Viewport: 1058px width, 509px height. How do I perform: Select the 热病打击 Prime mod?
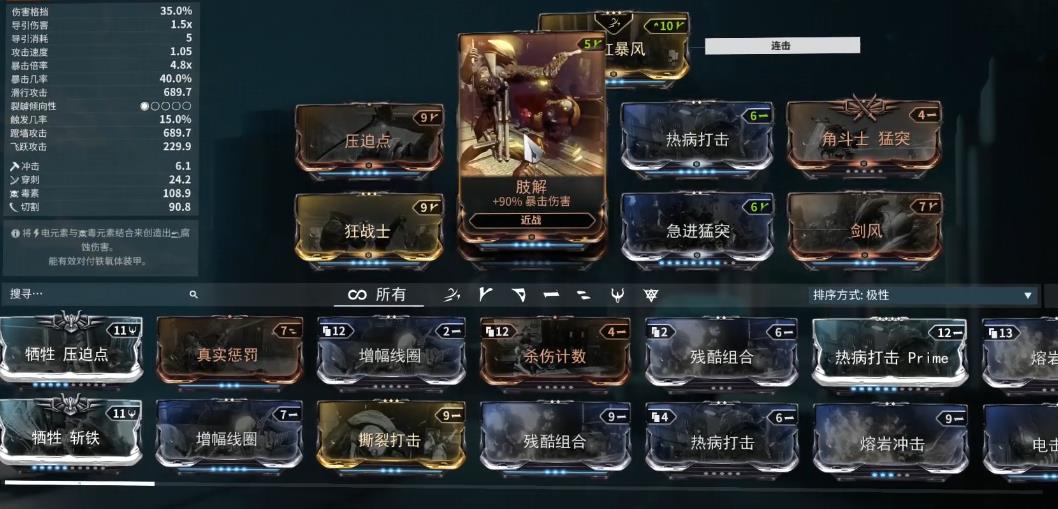(x=890, y=355)
